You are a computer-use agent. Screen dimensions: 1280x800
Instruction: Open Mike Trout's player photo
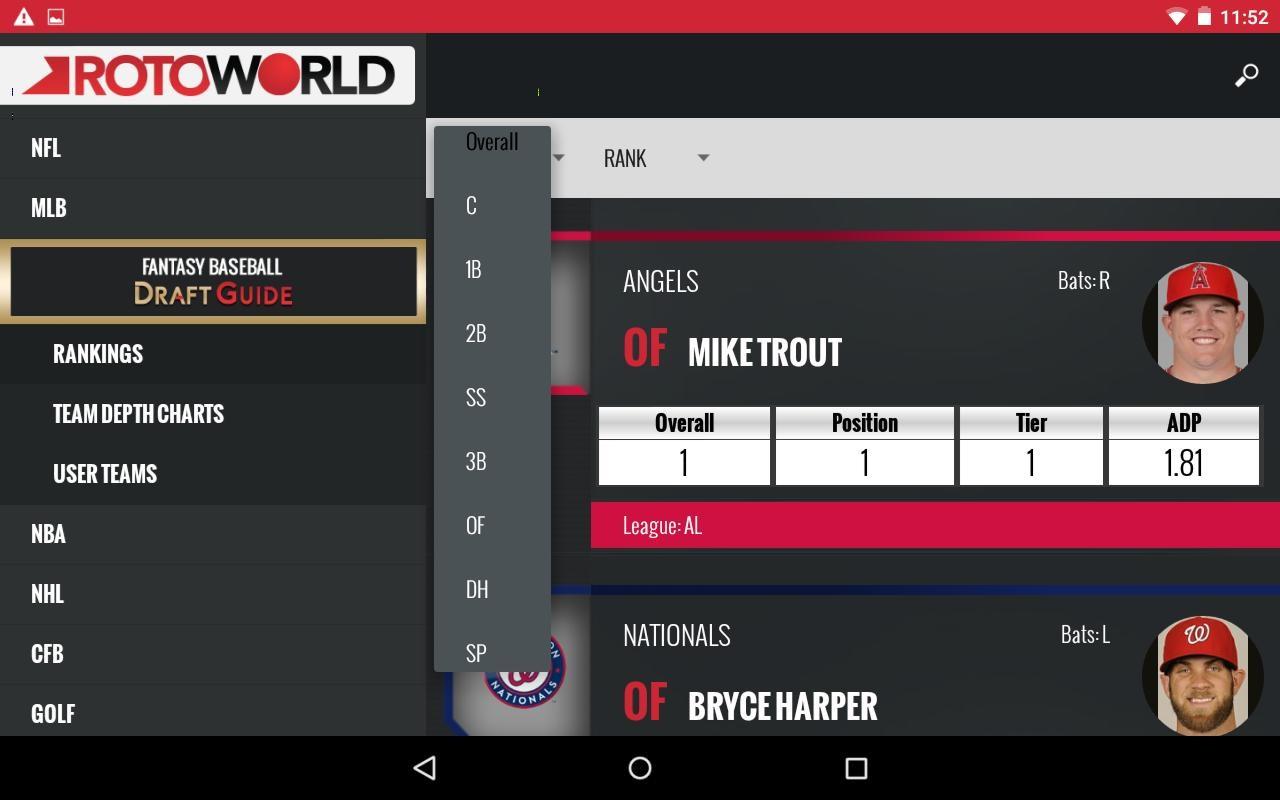tap(1202, 323)
